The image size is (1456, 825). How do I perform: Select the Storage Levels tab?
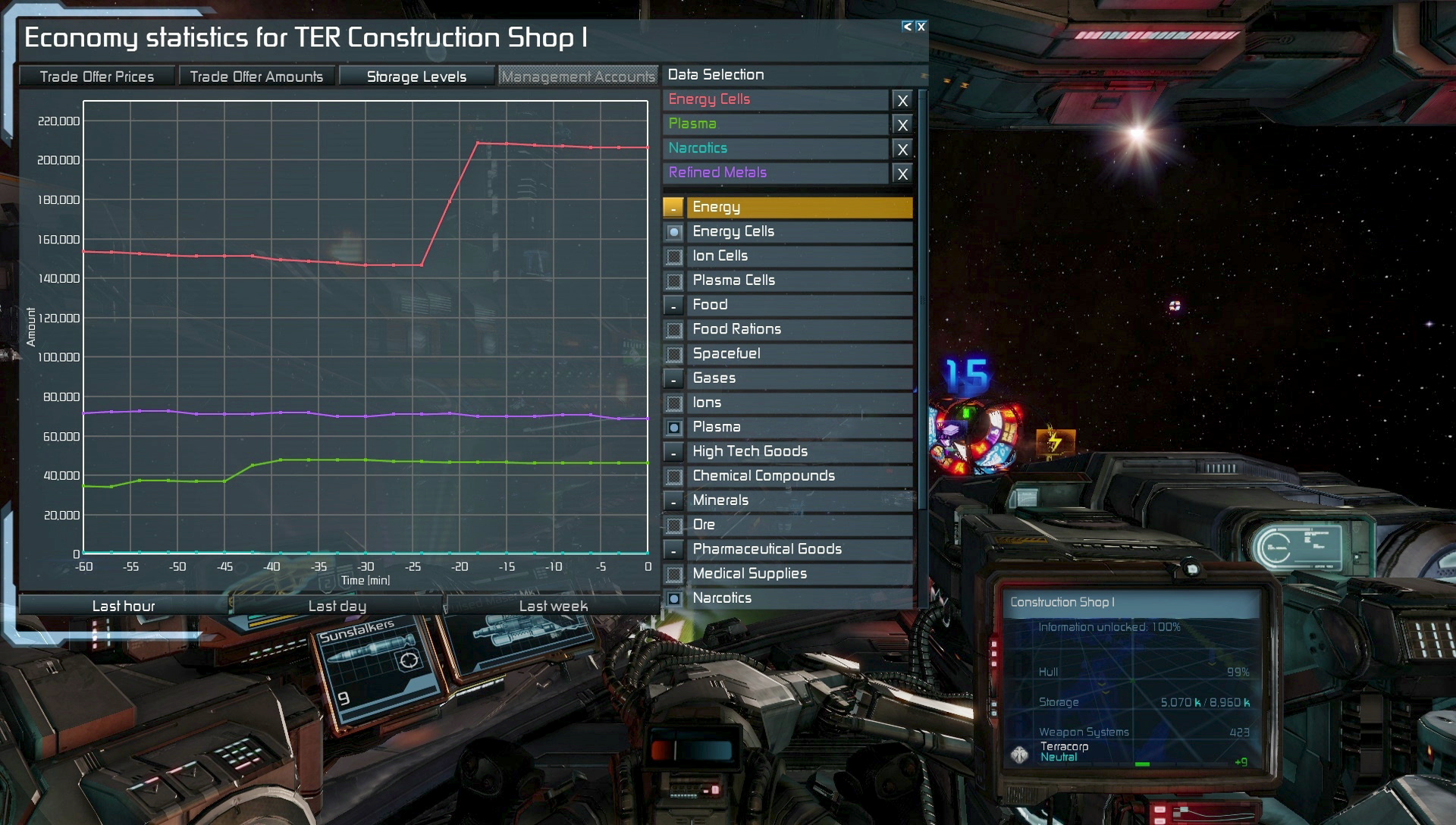click(416, 77)
